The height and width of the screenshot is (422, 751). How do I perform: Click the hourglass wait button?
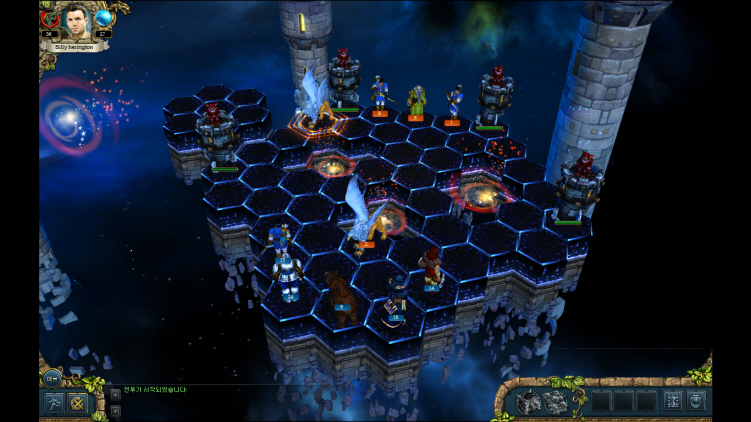(672, 401)
